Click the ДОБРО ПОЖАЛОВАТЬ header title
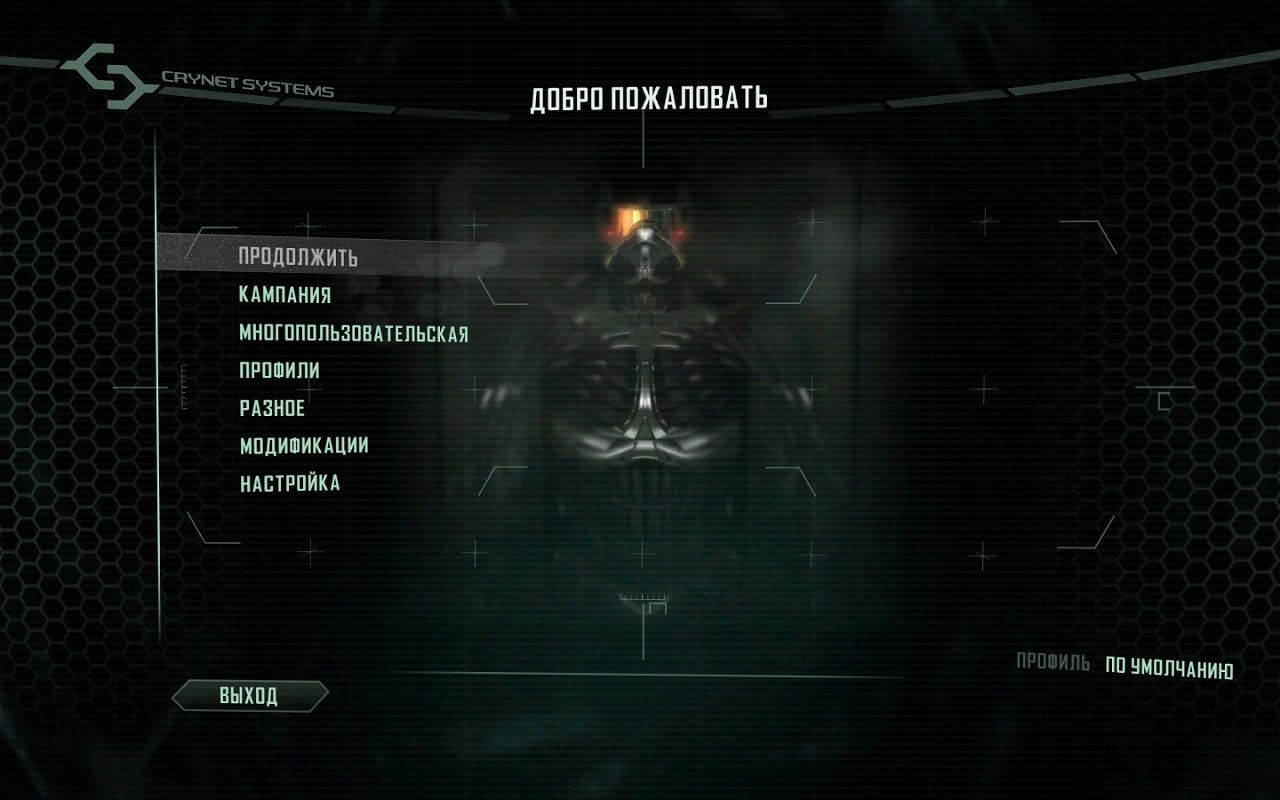The image size is (1280, 800). (x=650, y=97)
